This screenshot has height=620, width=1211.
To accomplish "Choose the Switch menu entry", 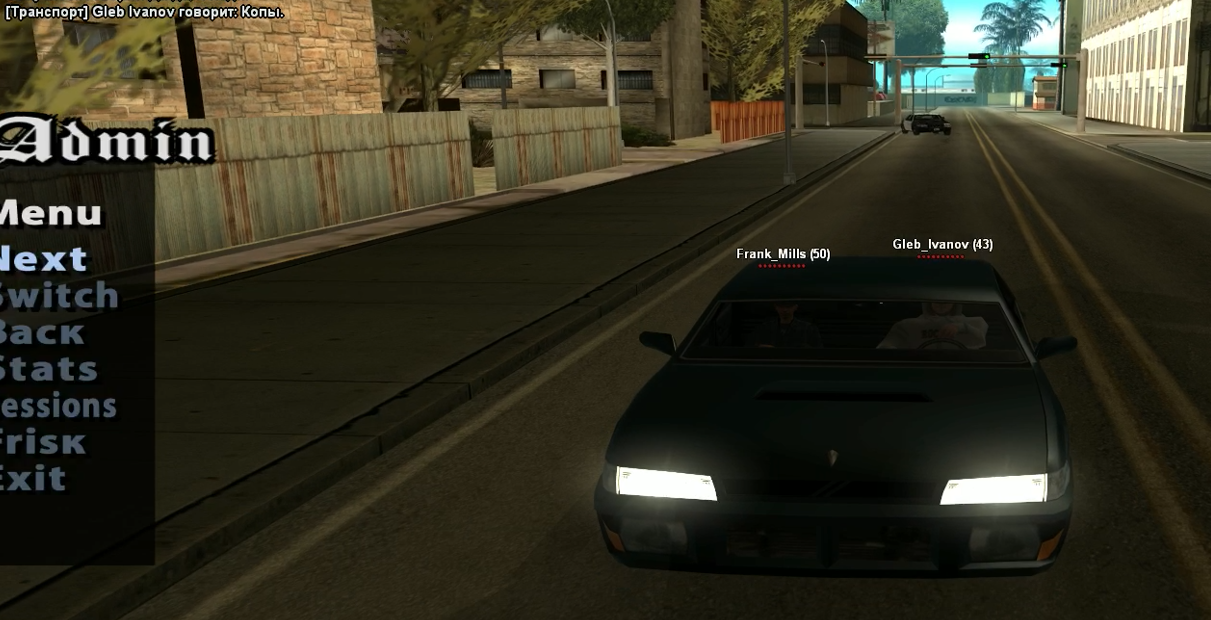I will (x=58, y=296).
